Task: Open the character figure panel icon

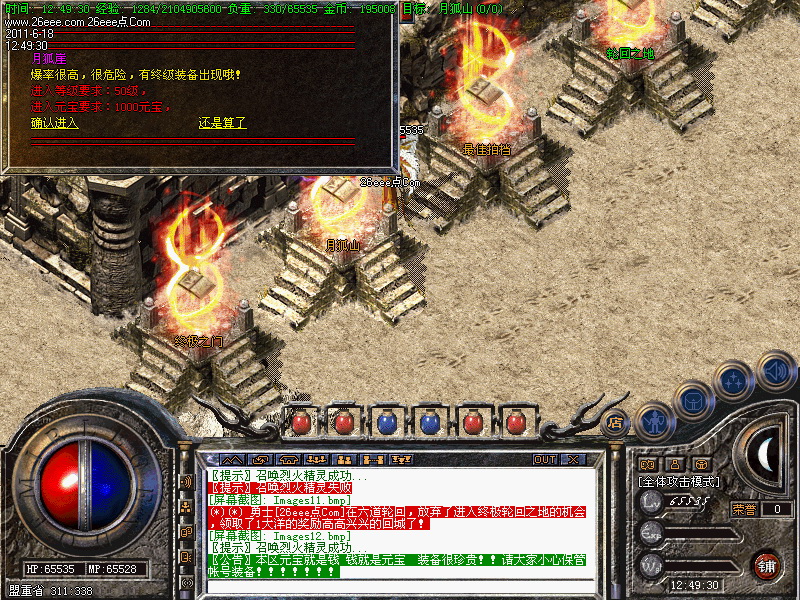Action: [654, 421]
